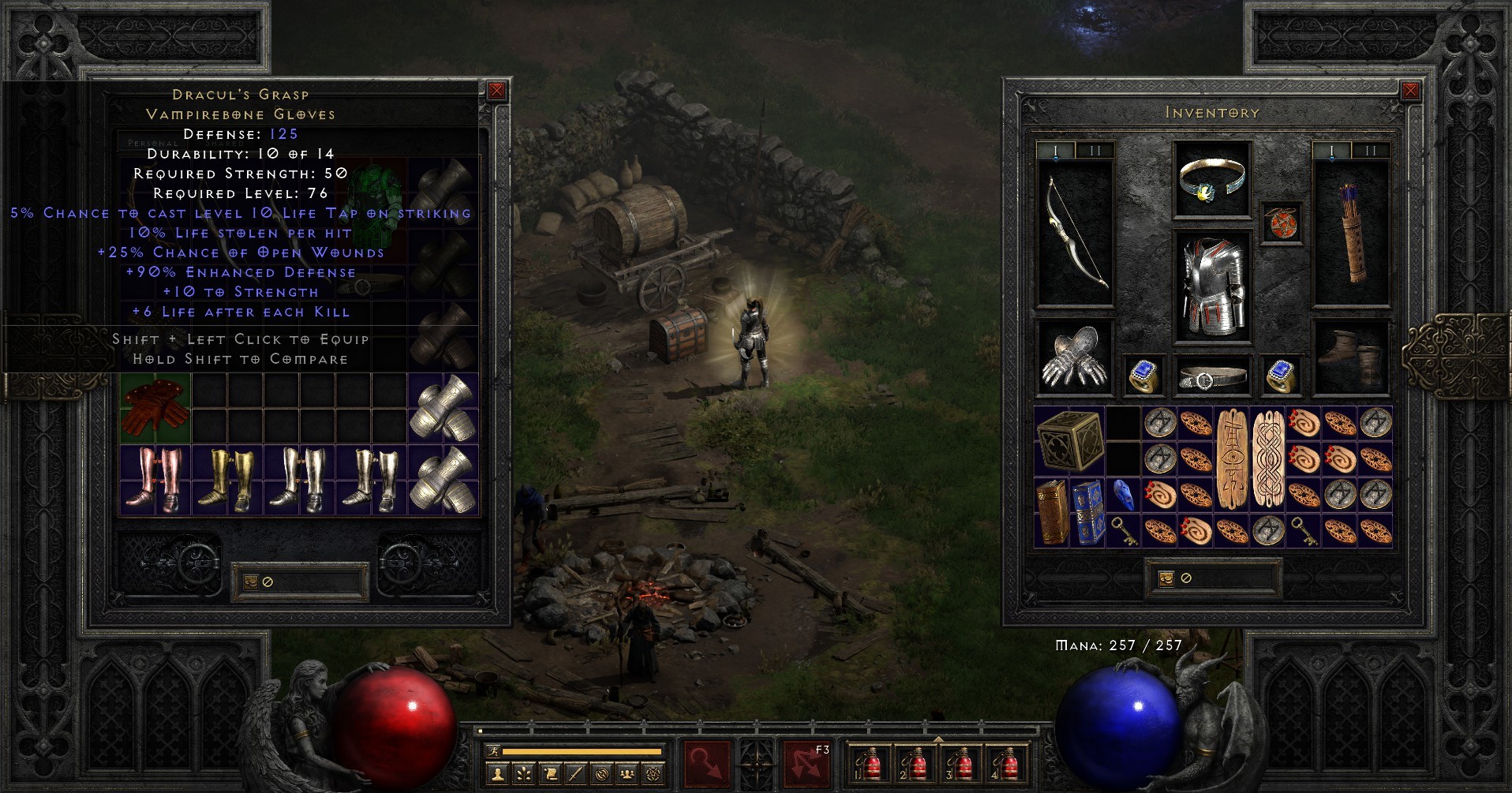The image size is (1512, 793).
Task: Open the quest log scroll icon
Action: tap(549, 774)
